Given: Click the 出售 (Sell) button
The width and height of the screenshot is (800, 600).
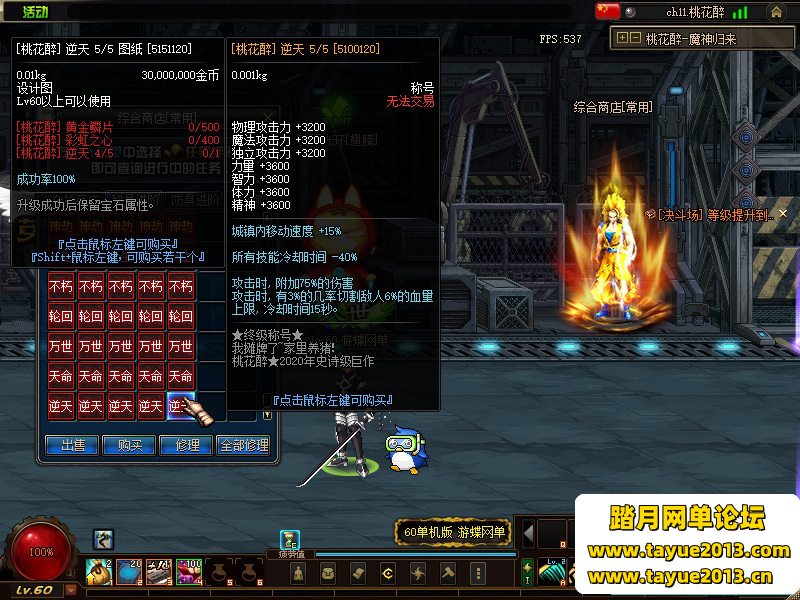Looking at the screenshot, I should (72, 445).
